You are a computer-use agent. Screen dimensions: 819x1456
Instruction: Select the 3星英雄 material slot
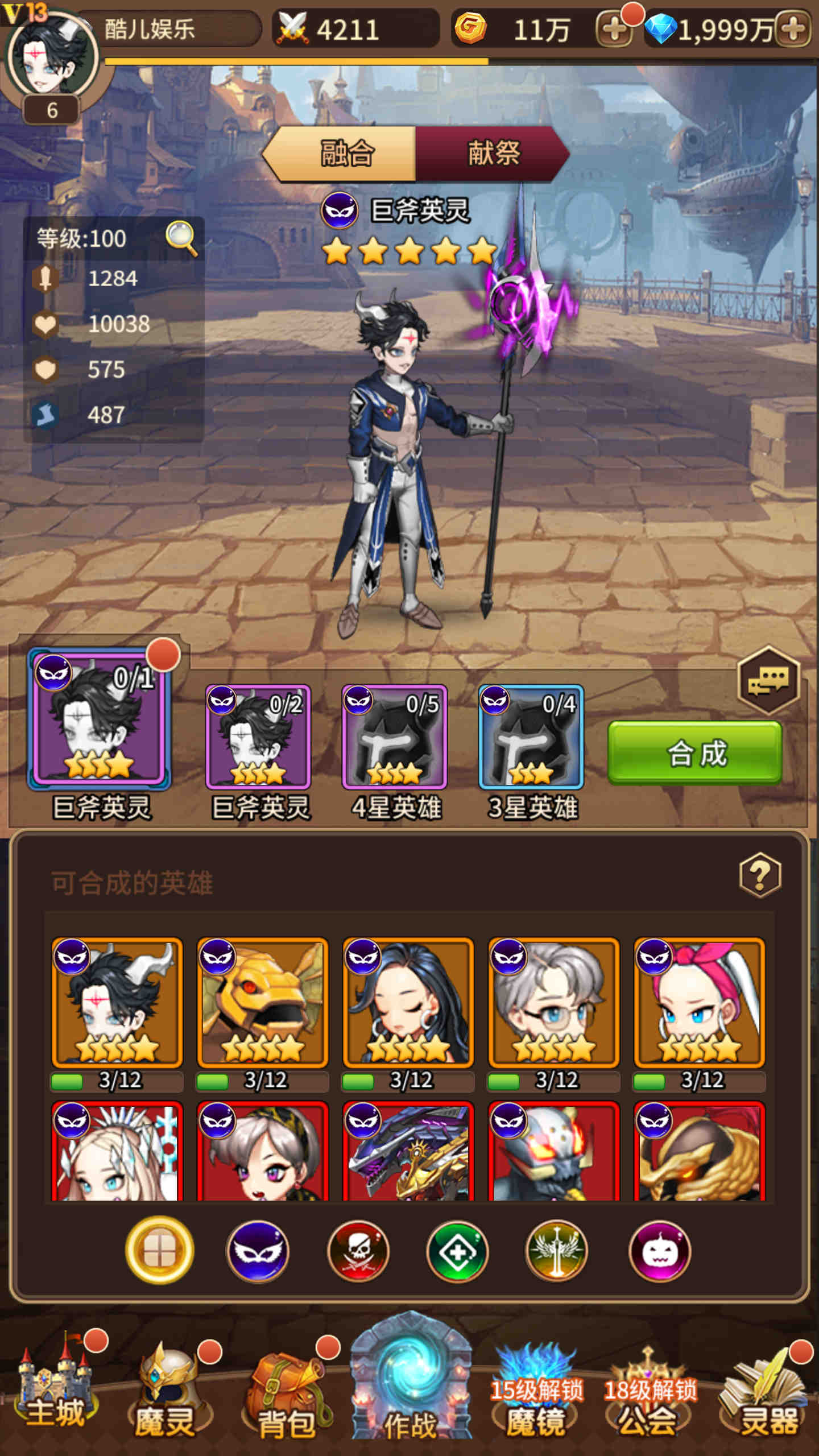click(x=531, y=737)
